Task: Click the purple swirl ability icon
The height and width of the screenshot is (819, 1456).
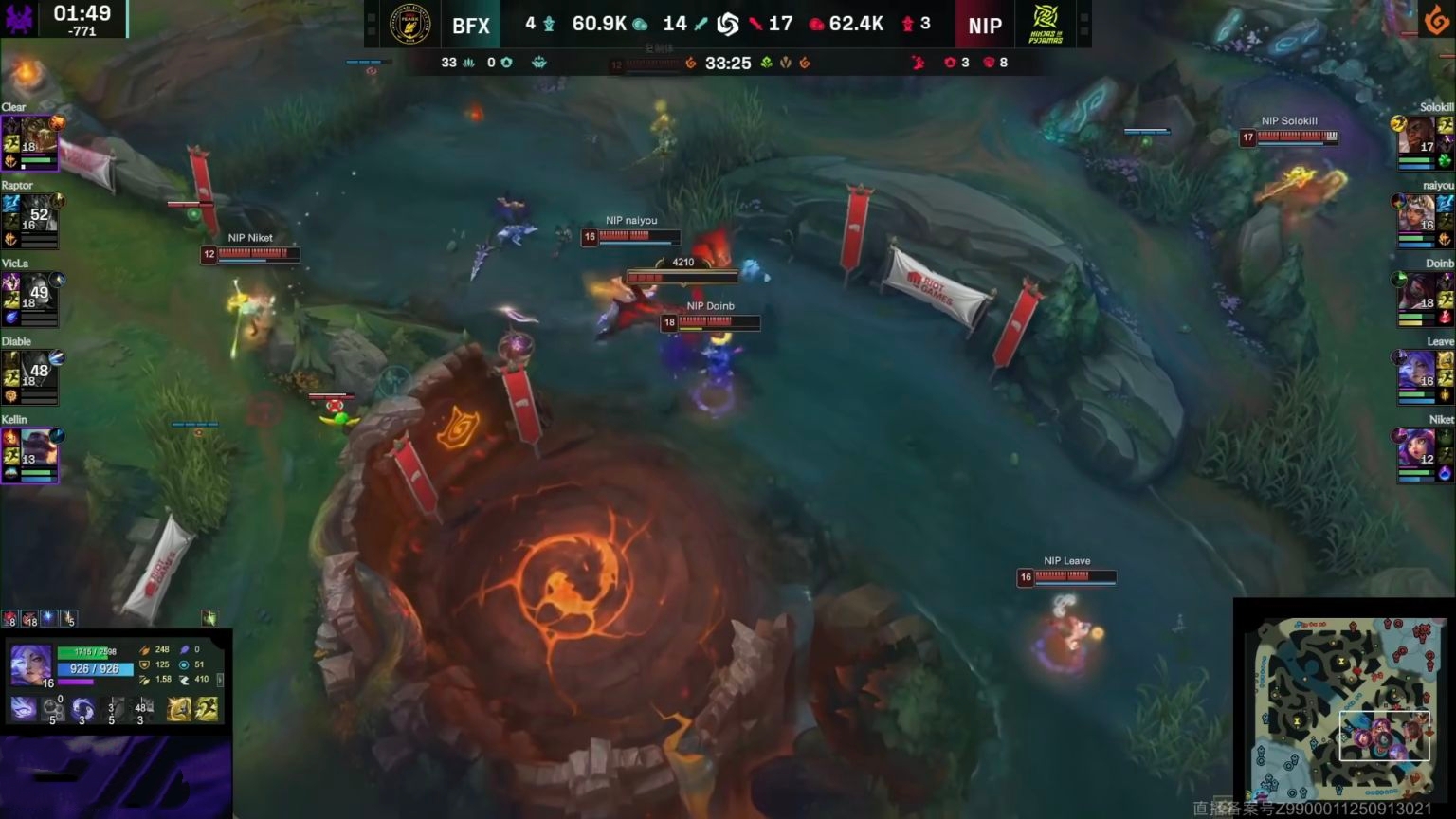Action: [x=82, y=708]
